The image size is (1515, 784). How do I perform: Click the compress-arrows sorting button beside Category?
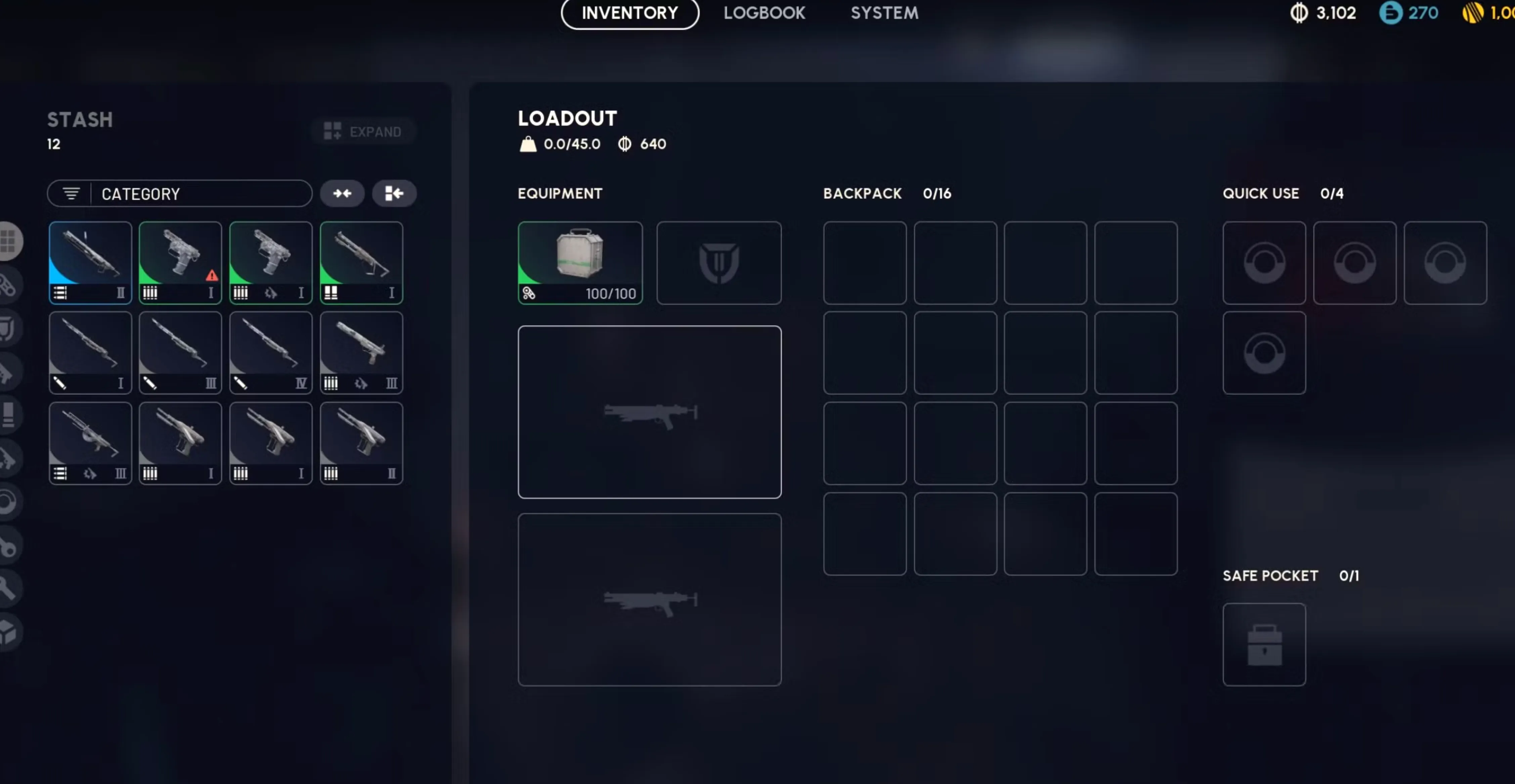(342, 193)
